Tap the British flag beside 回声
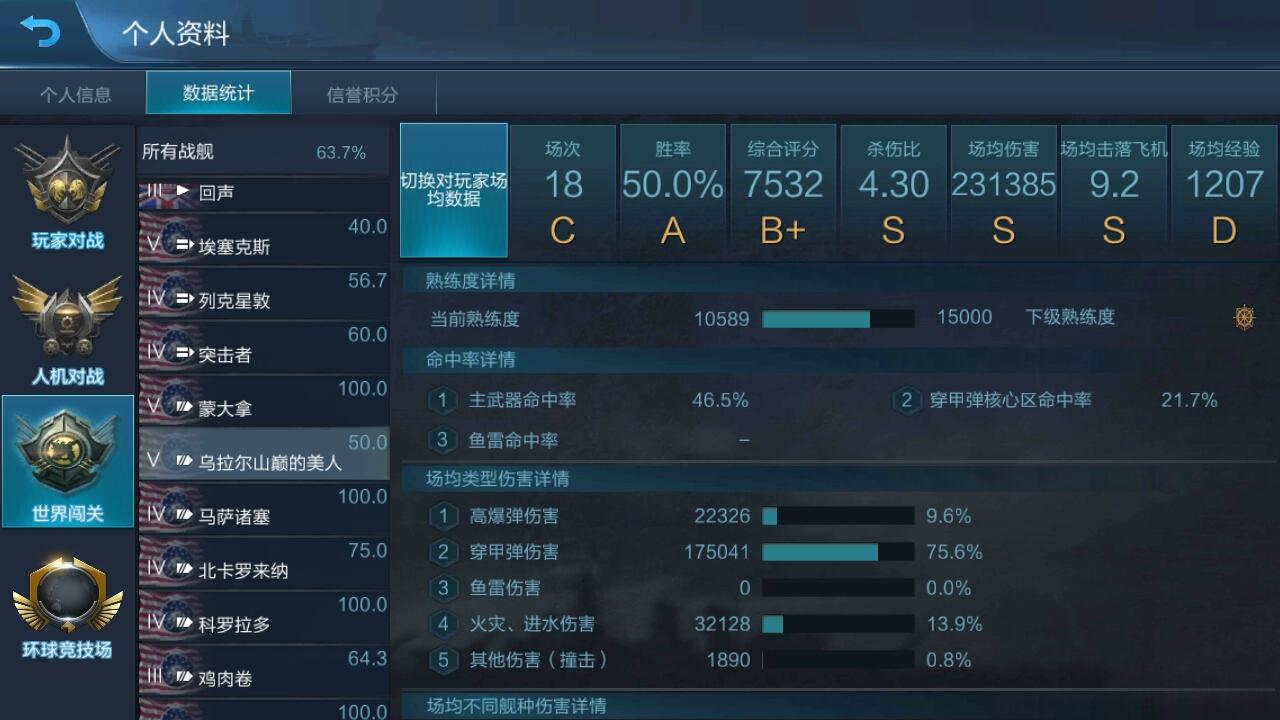The image size is (1280, 720). (157, 194)
